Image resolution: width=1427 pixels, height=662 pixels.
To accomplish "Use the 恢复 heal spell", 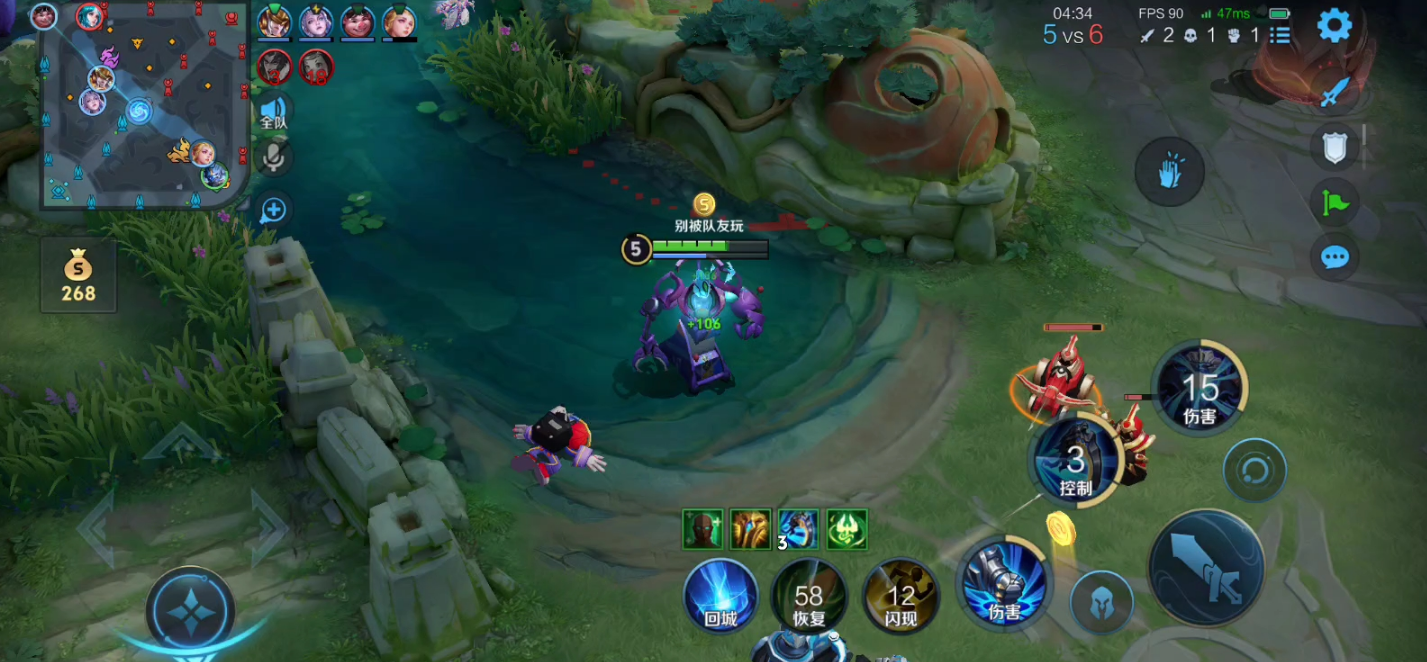I will point(809,597).
